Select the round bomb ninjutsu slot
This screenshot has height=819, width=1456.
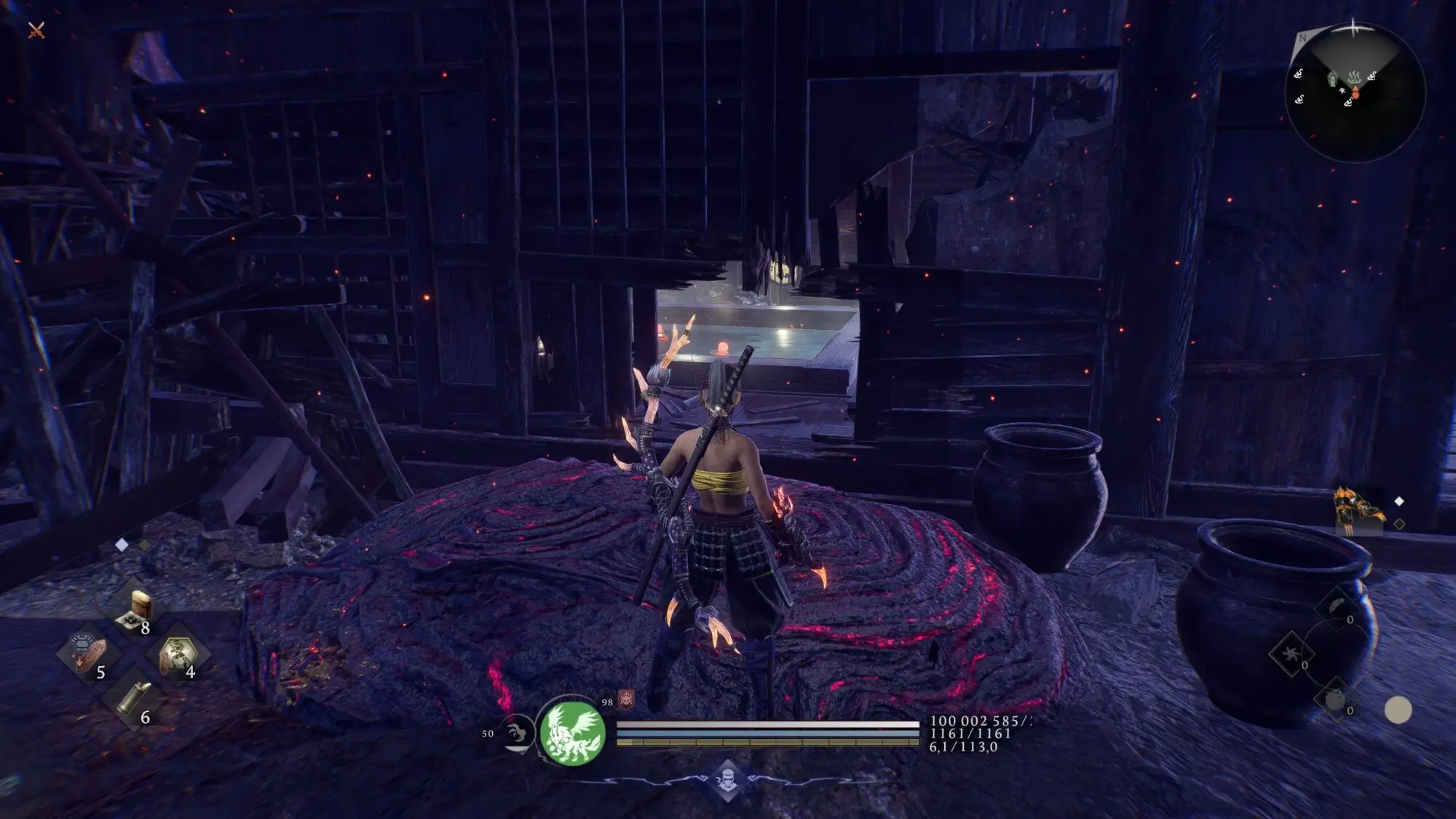pyautogui.click(x=1336, y=700)
